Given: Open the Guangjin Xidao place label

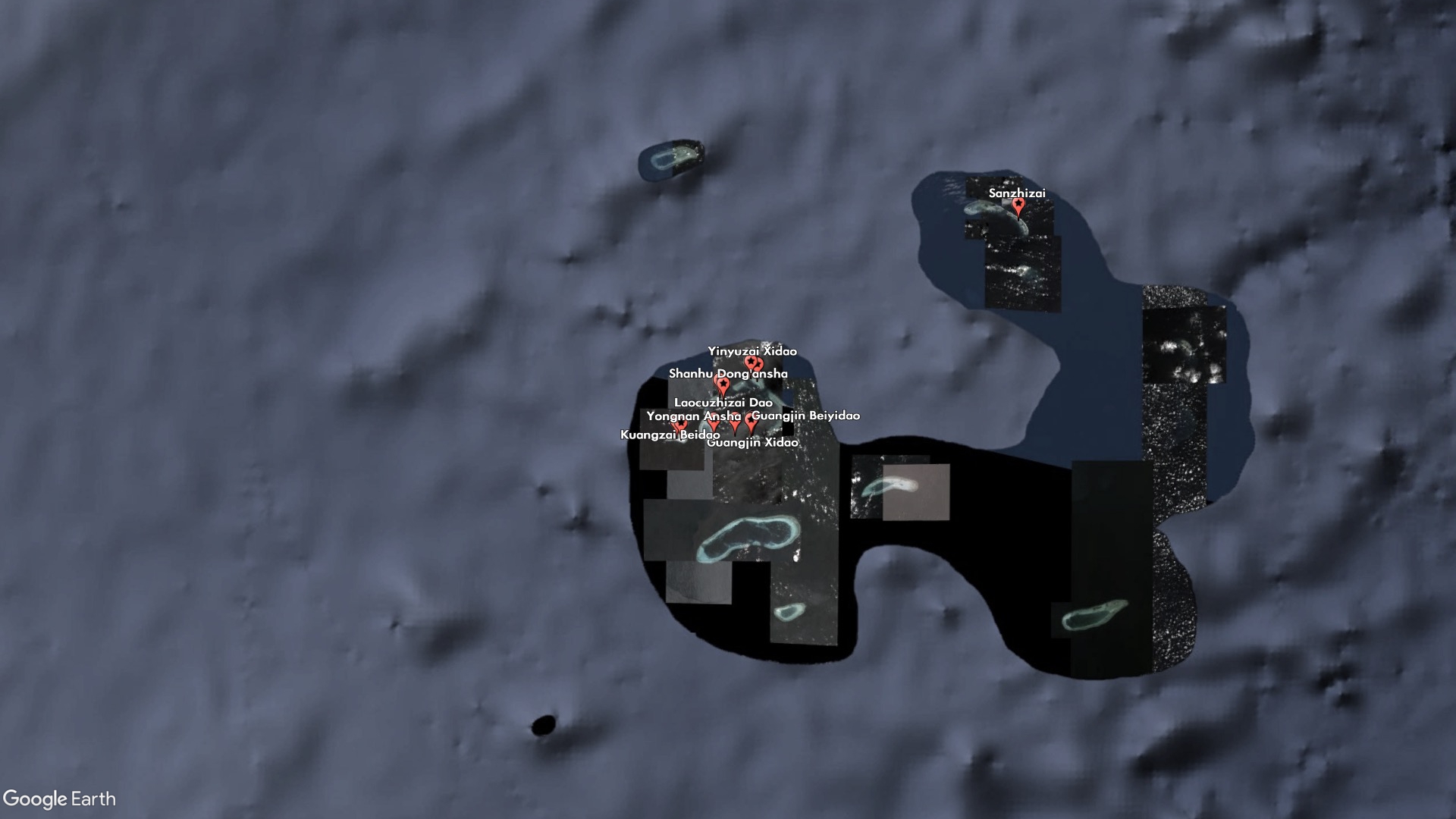Looking at the screenshot, I should [x=753, y=443].
